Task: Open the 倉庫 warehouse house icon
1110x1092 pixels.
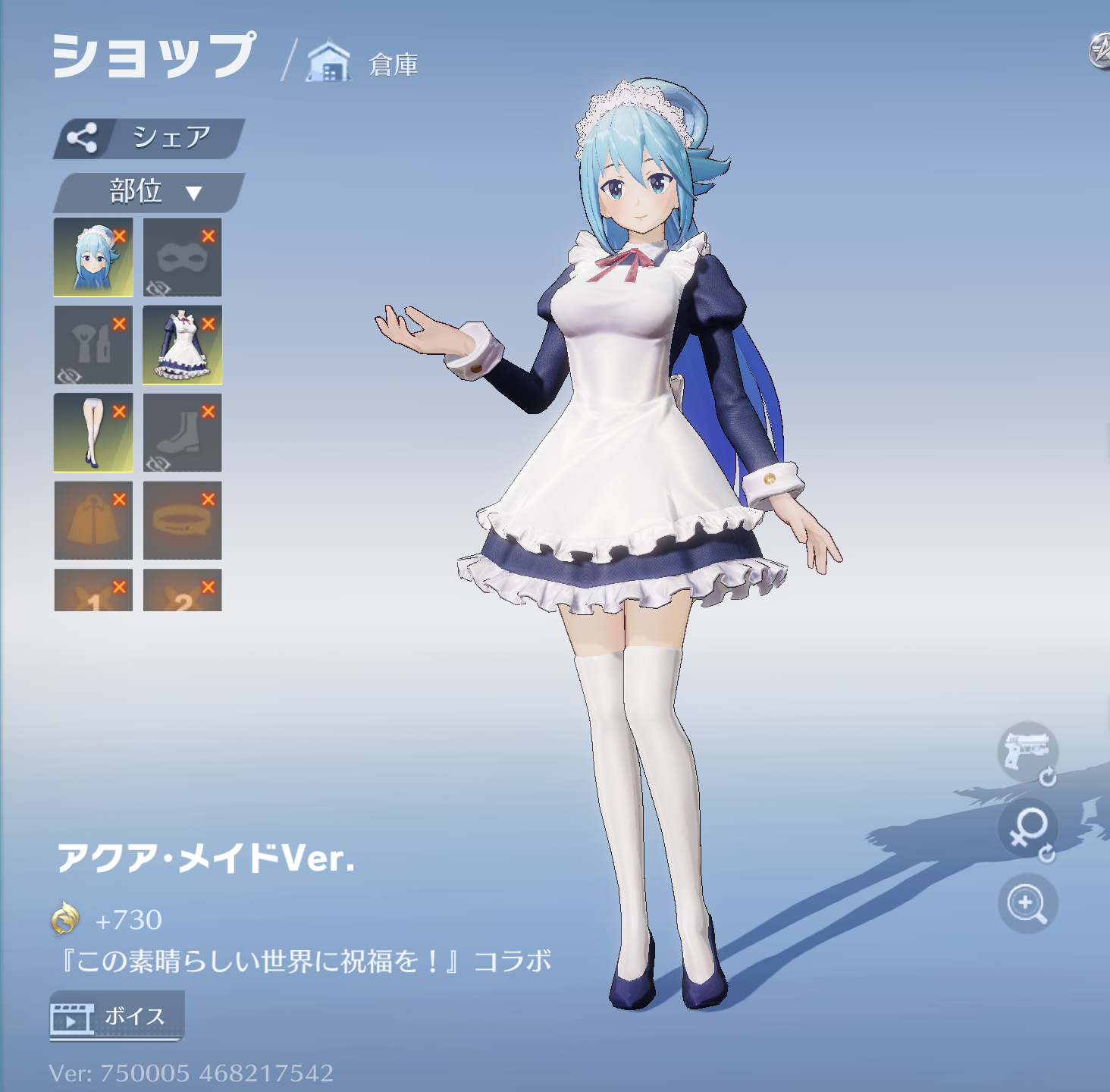Action: [x=329, y=59]
